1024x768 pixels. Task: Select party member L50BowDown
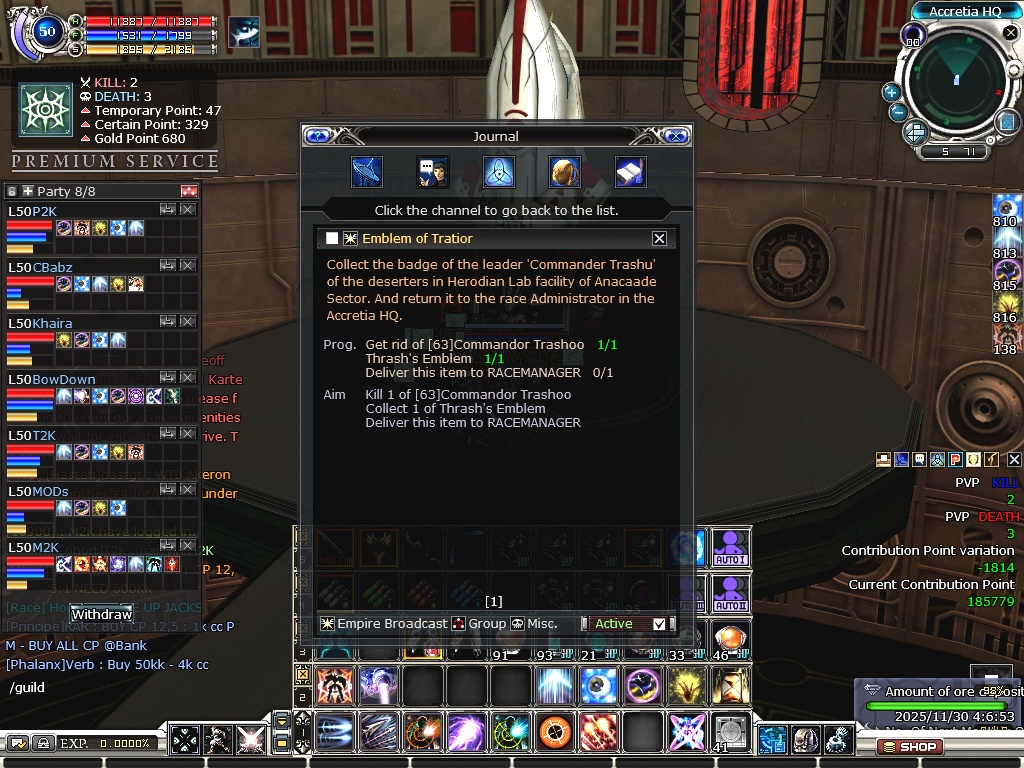[x=52, y=380]
